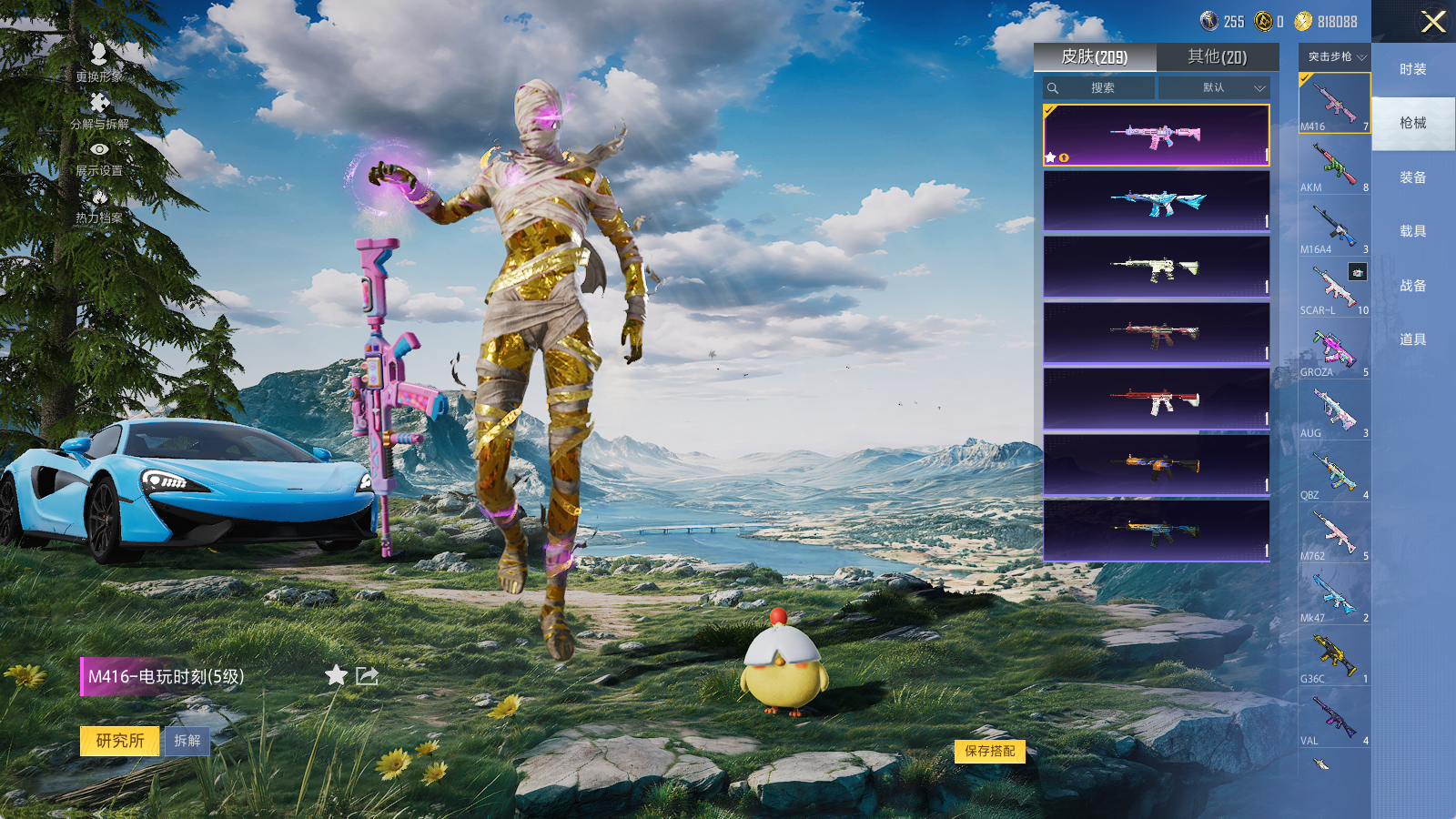Image resolution: width=1456 pixels, height=819 pixels.
Task: Open the 默认 sort dropdown
Action: click(x=1214, y=88)
